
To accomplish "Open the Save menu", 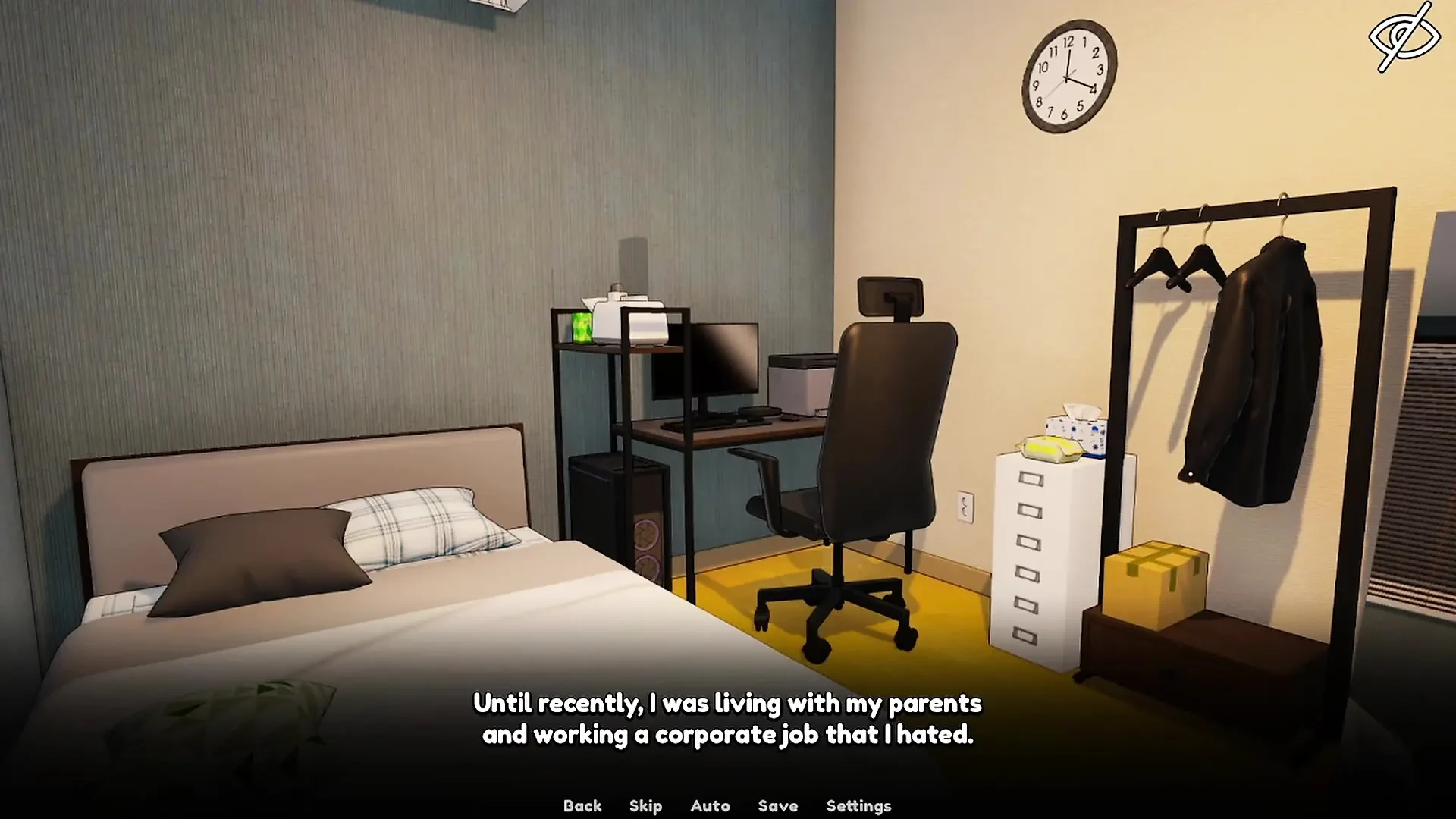I will click(777, 805).
